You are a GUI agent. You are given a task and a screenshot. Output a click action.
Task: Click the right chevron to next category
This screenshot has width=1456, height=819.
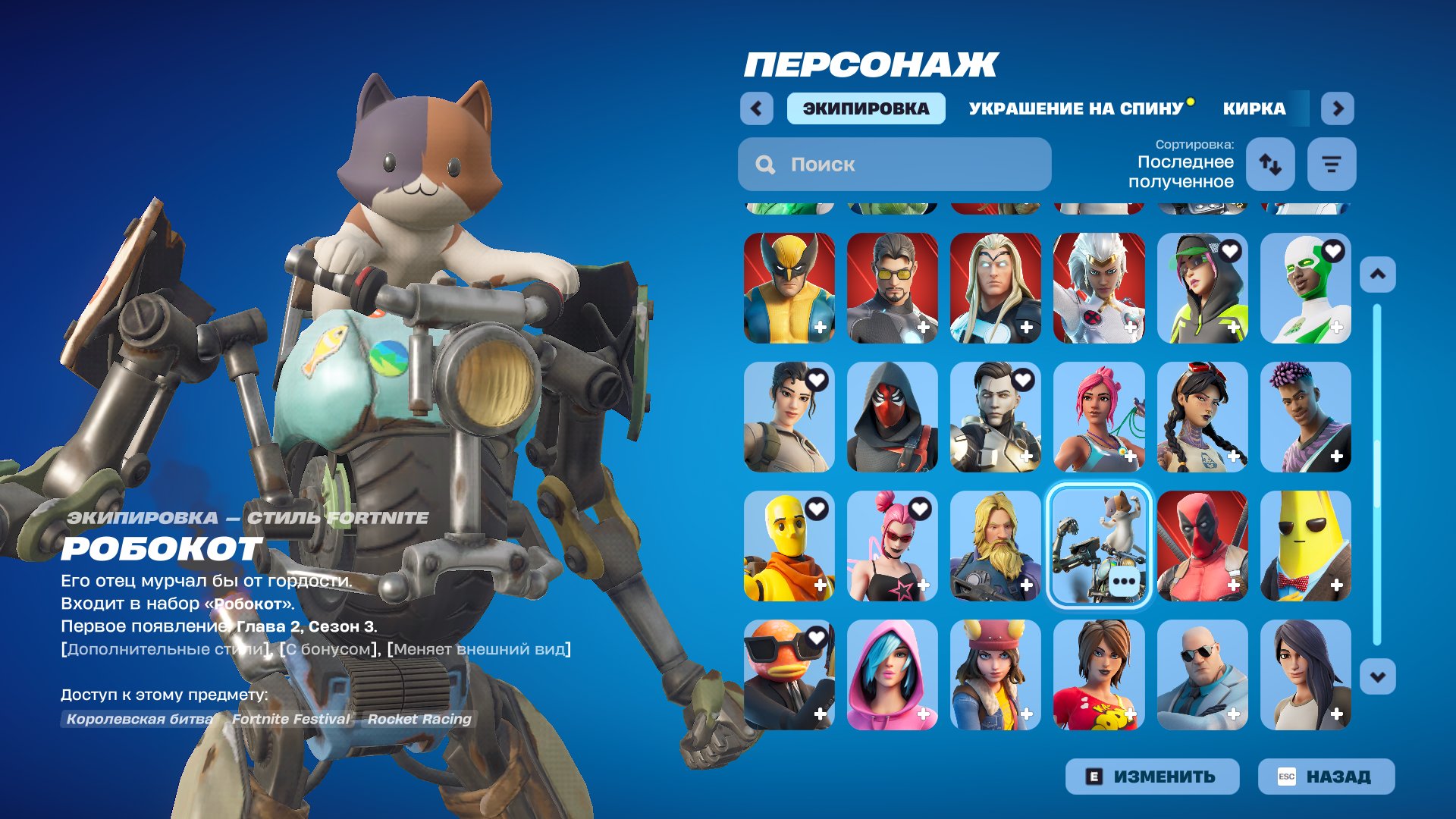point(1338,108)
